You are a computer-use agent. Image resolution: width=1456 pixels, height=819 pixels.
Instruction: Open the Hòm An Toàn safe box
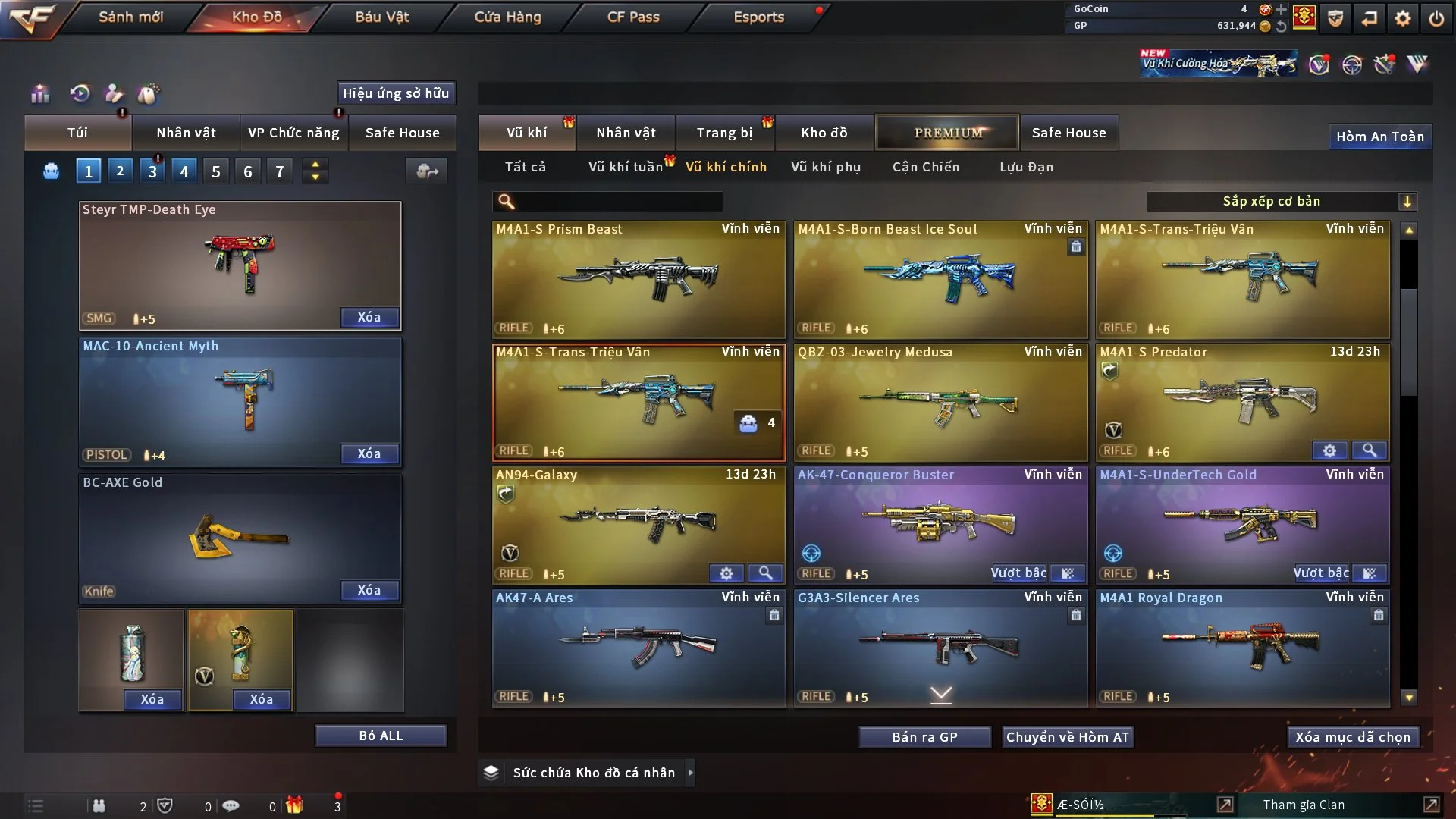[1379, 136]
